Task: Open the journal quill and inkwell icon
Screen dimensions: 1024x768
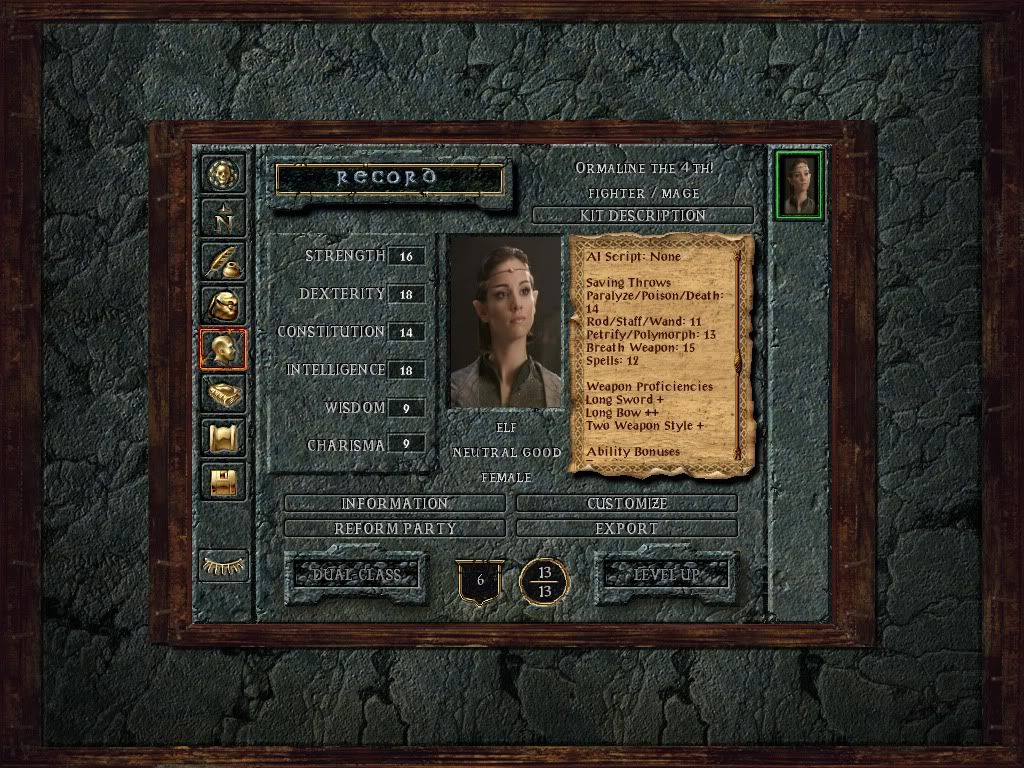Action: point(223,261)
